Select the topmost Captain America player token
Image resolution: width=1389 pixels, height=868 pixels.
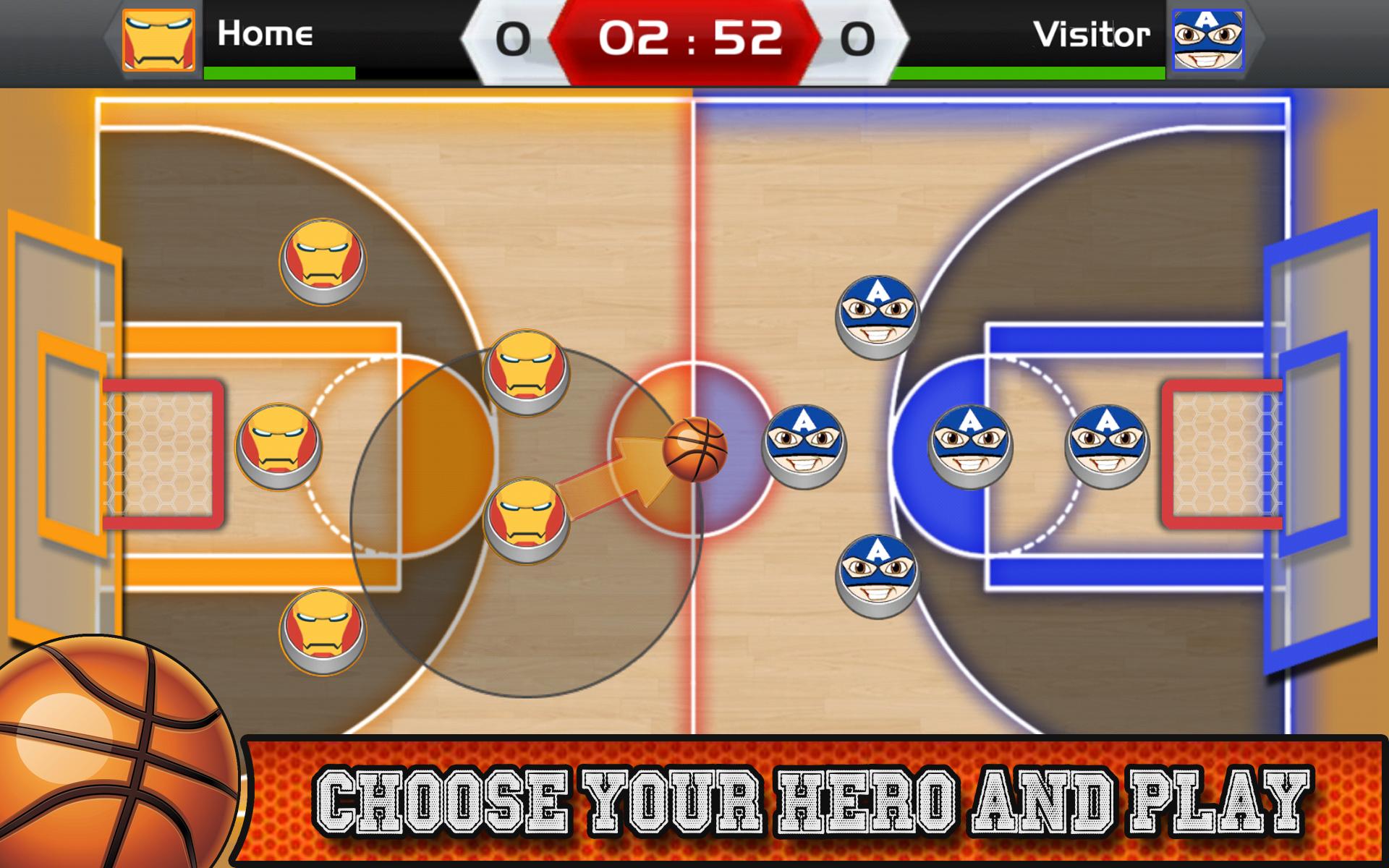[875, 318]
